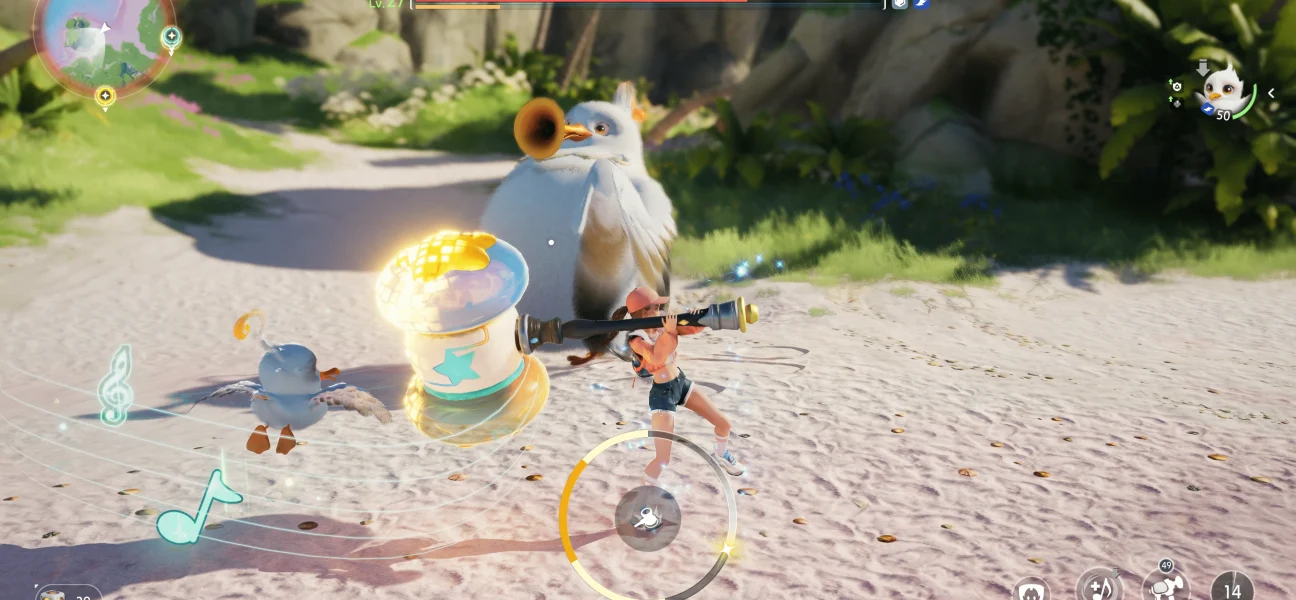Image resolution: width=1296 pixels, height=600 pixels.
Task: Tap the shield mask skill icon
Action: (x=1032, y=590)
